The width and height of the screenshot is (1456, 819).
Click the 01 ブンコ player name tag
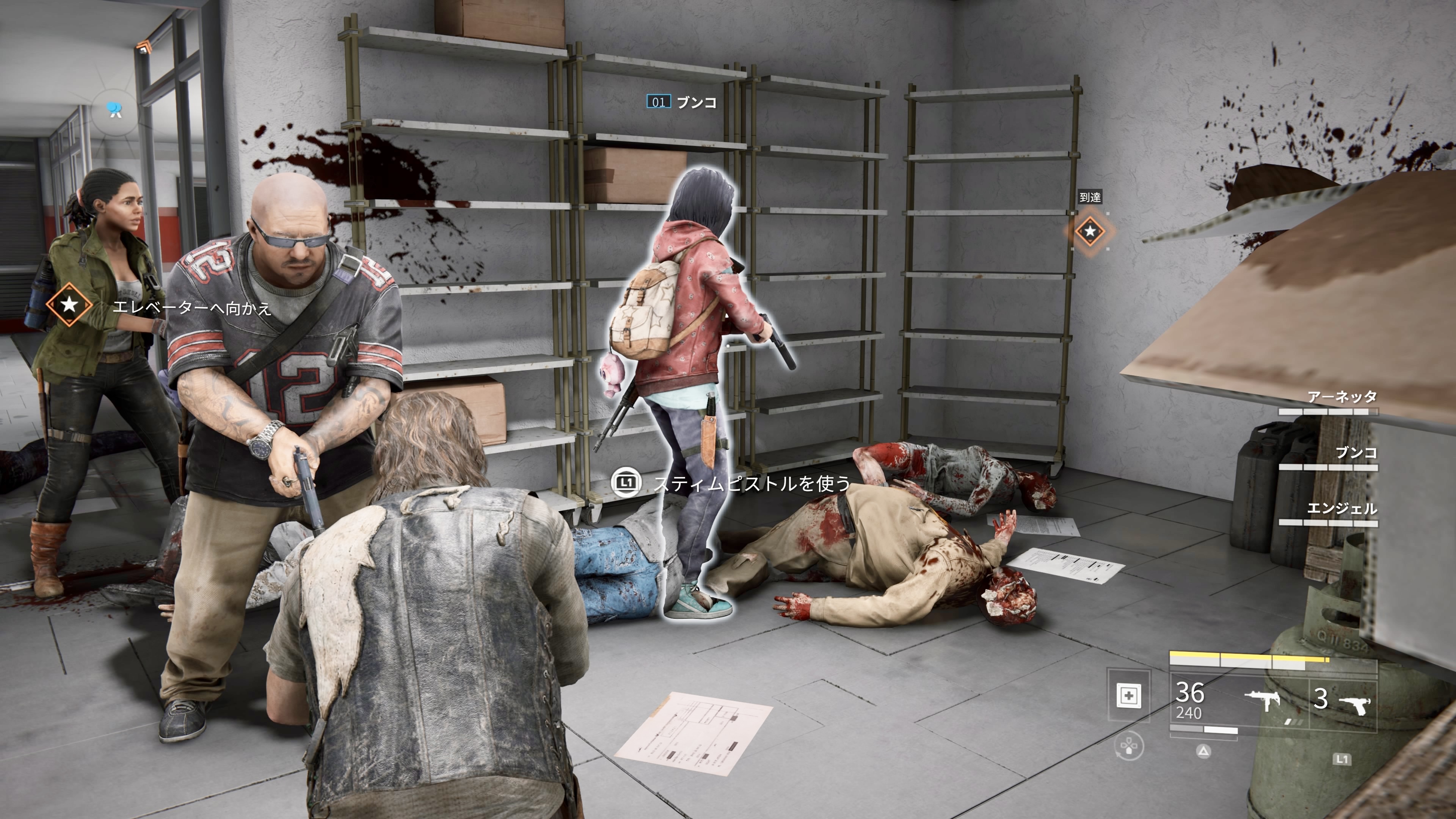[x=682, y=102]
